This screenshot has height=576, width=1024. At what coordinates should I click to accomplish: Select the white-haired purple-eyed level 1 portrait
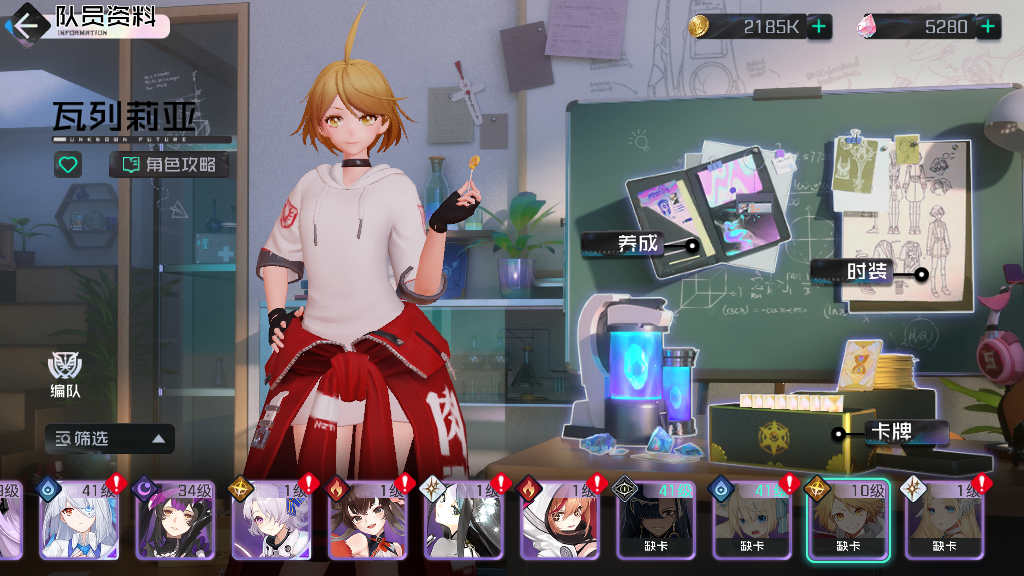pyautogui.click(x=272, y=520)
